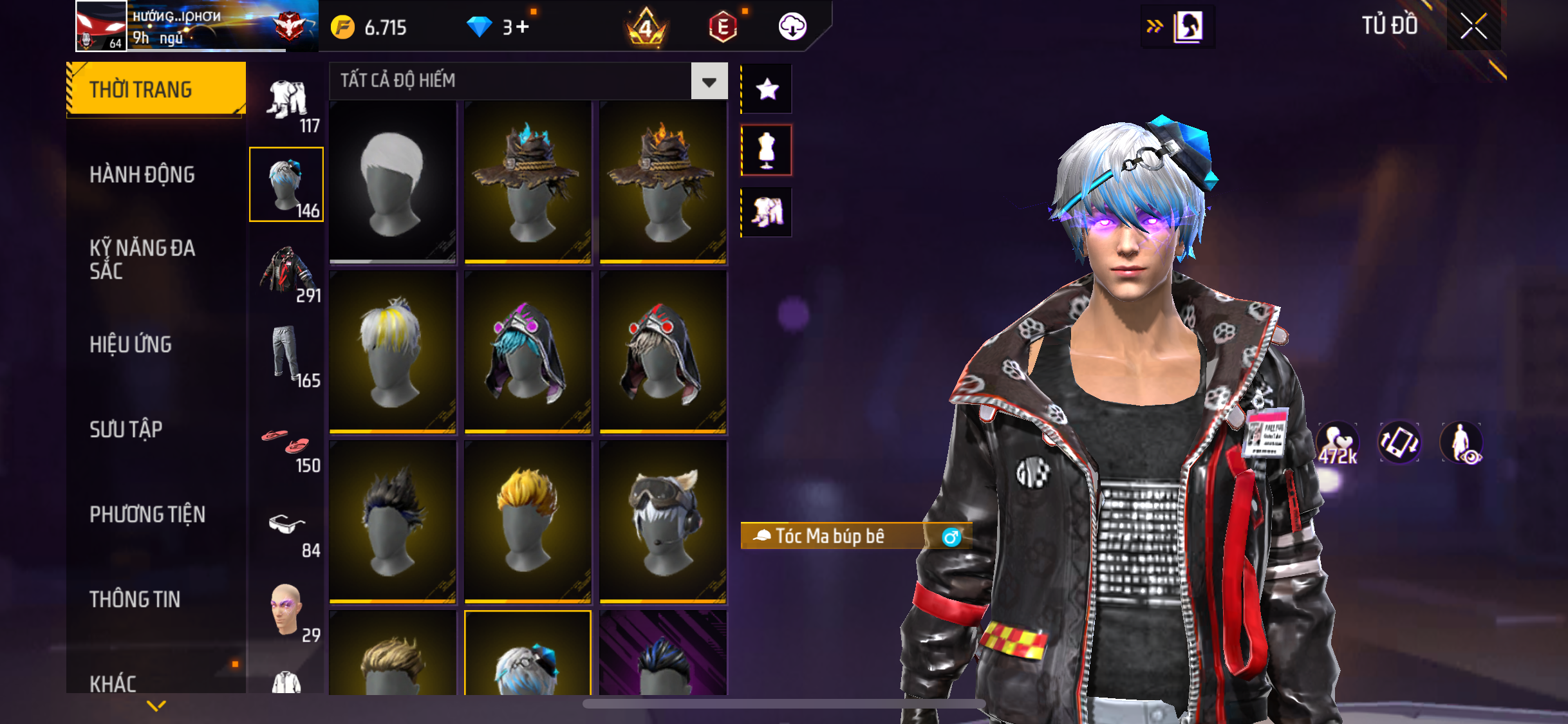Select the Phương Tiện category
The width and height of the screenshot is (1568, 724).
(x=147, y=514)
